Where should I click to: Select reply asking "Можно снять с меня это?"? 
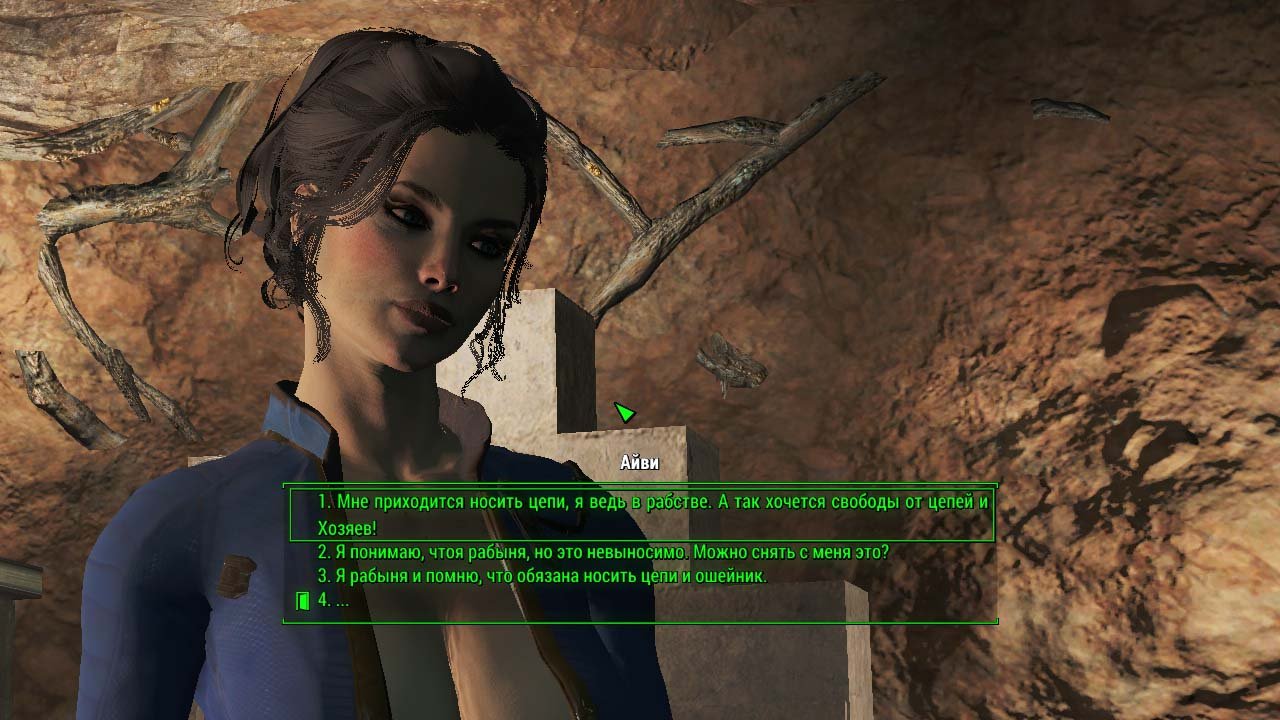(x=603, y=552)
